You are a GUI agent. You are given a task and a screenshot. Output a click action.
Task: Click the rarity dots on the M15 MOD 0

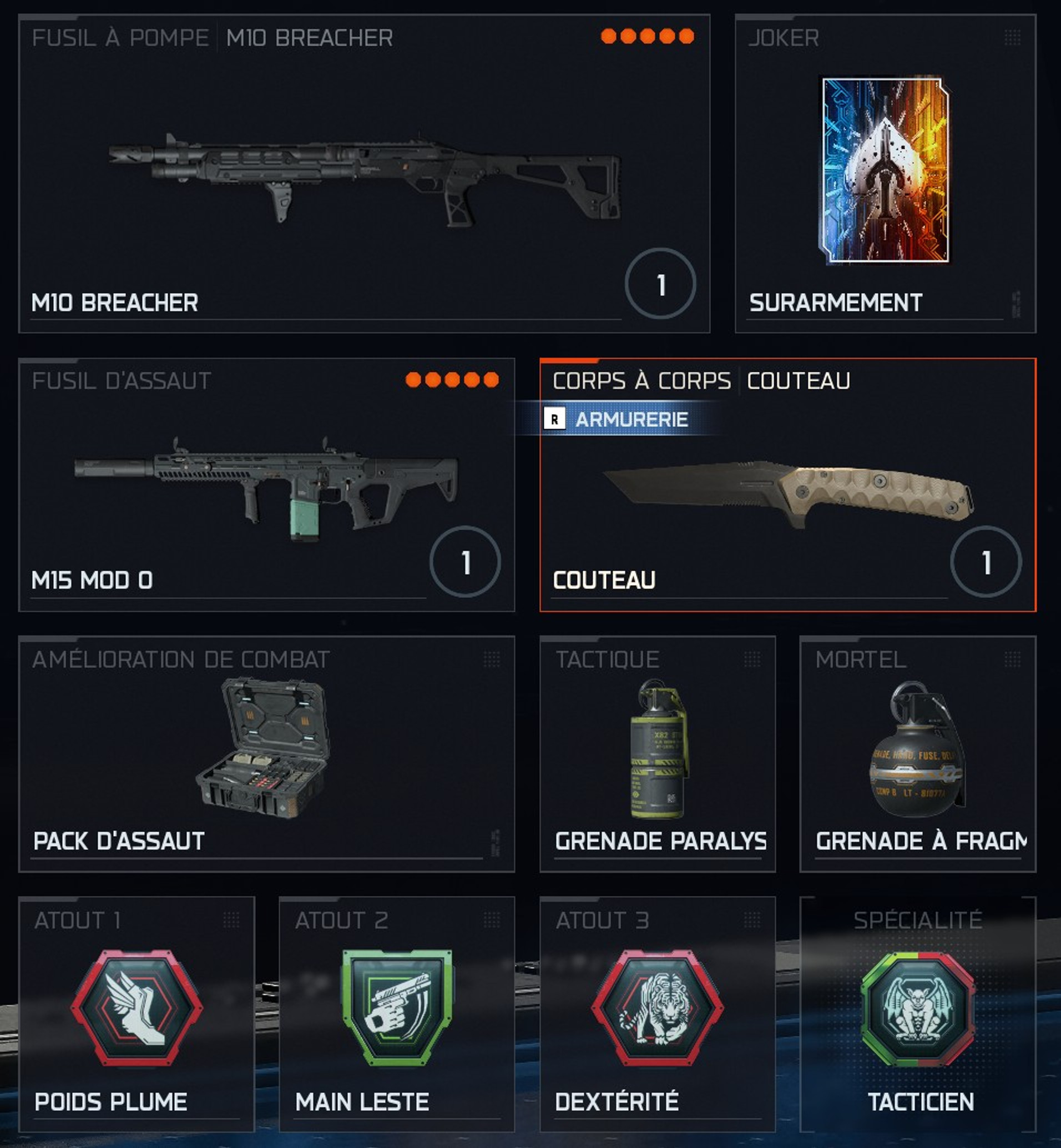(453, 379)
